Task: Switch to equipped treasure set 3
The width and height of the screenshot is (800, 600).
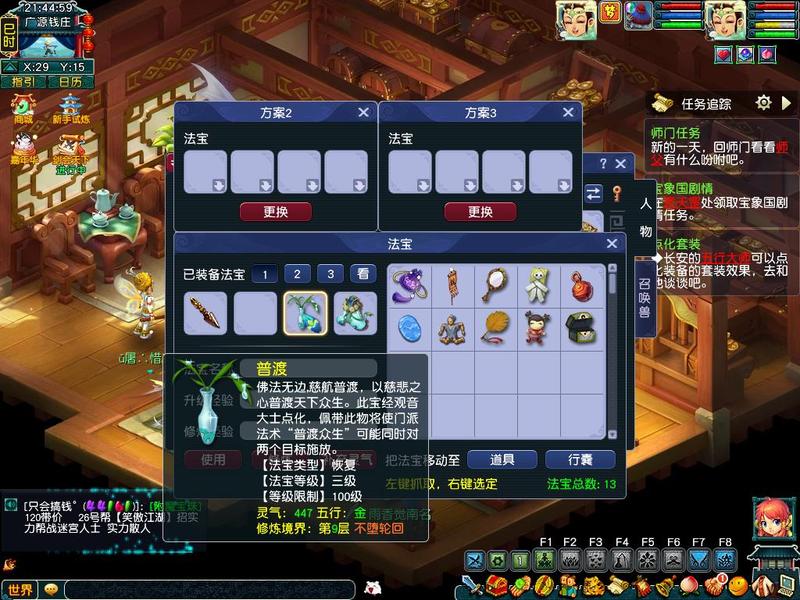Action: coord(332,273)
